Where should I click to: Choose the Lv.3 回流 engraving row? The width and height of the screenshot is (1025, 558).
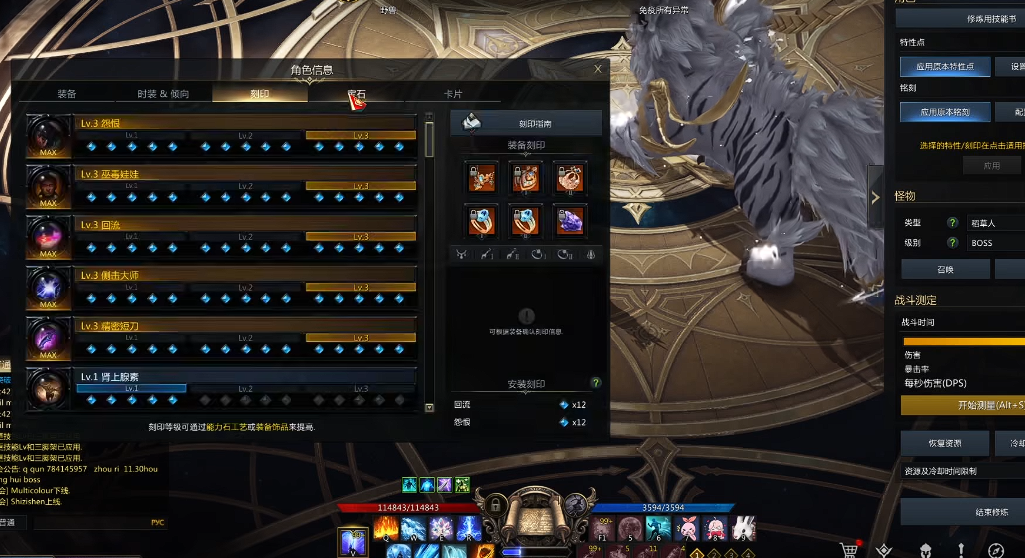(222, 237)
